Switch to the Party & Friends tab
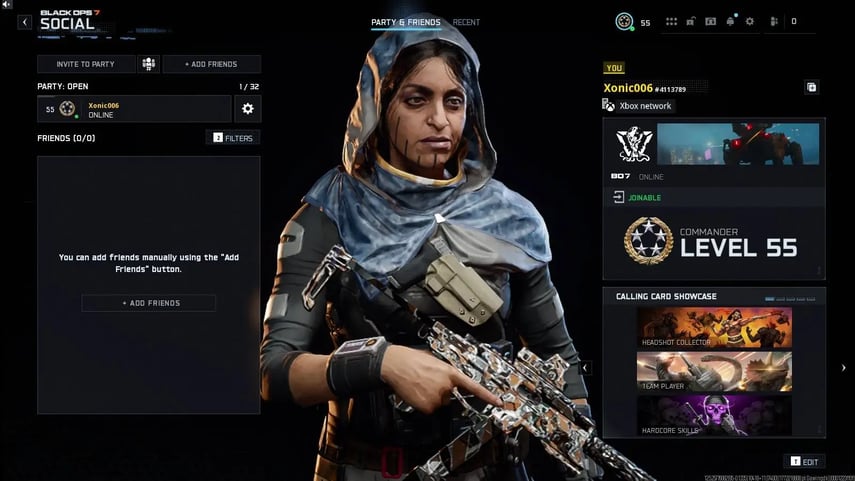The width and height of the screenshot is (855, 481). point(405,22)
